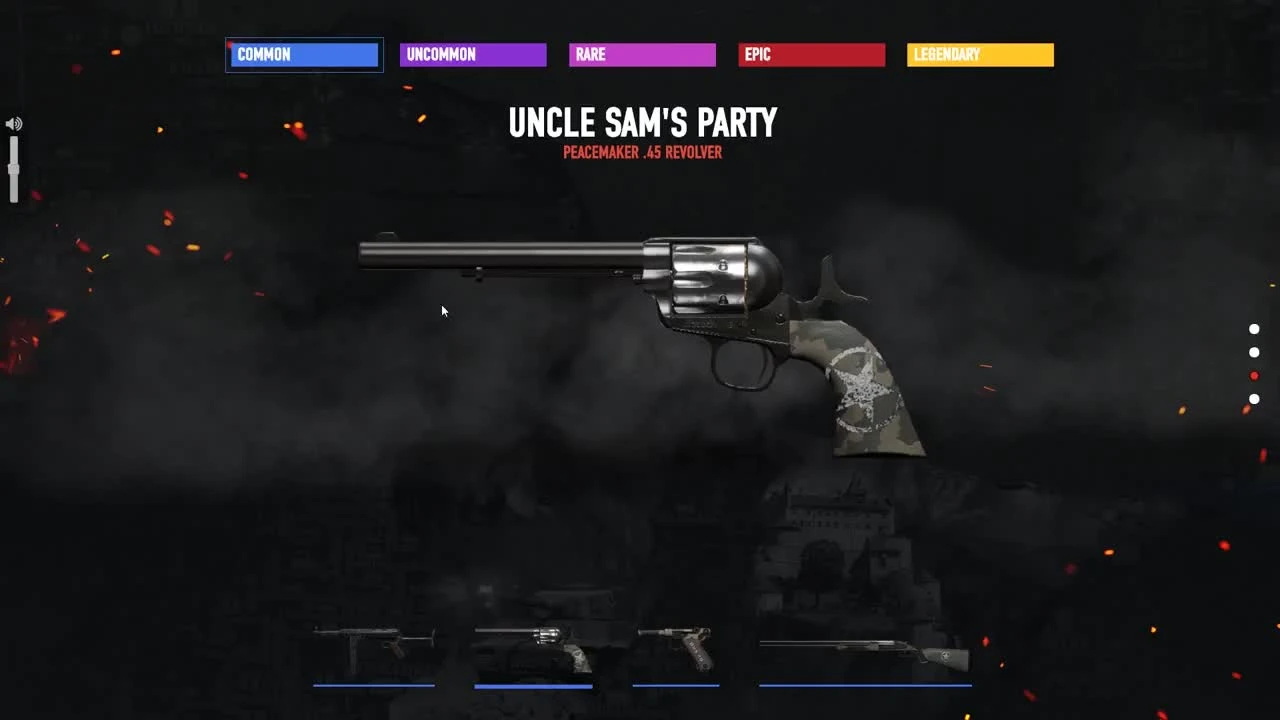This screenshot has width=1280, height=720.
Task: Select the submachine gun weapon thumbnail
Action: click(375, 643)
